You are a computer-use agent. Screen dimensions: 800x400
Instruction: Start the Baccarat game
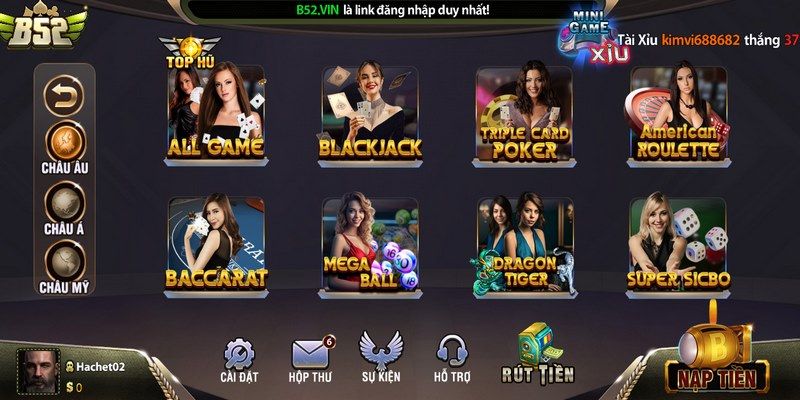tap(215, 245)
